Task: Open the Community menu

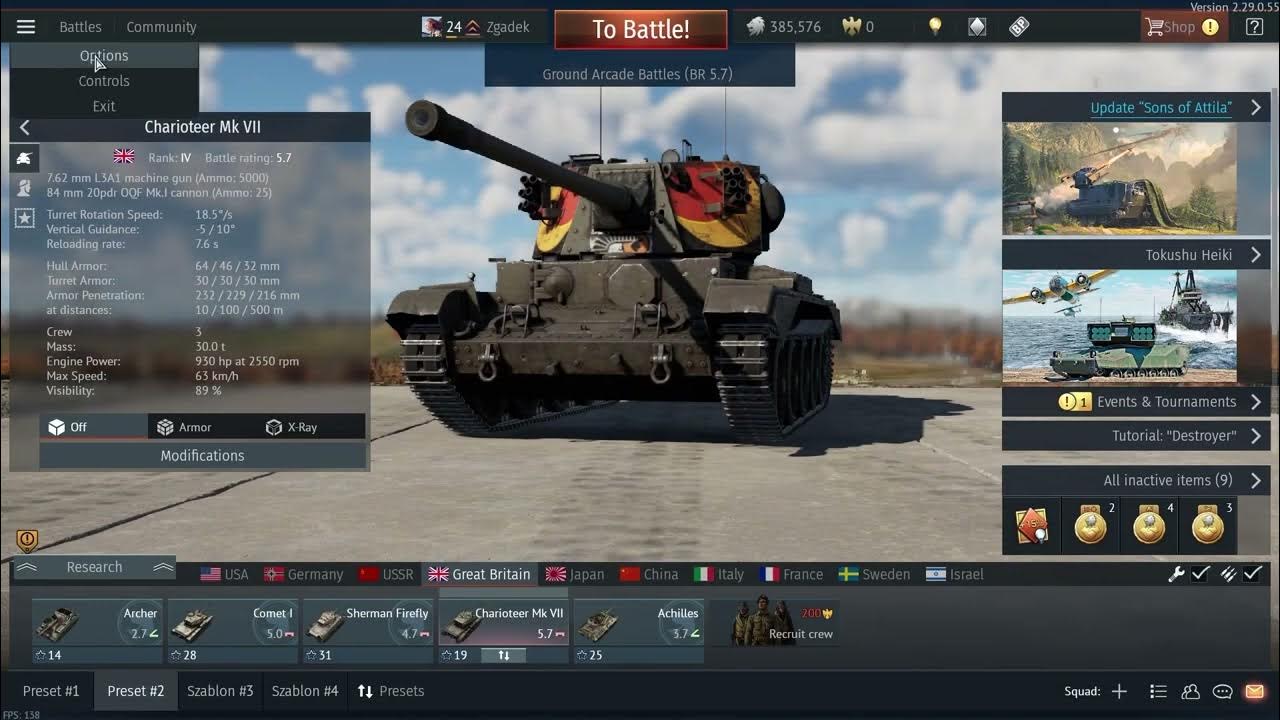Action: click(161, 27)
